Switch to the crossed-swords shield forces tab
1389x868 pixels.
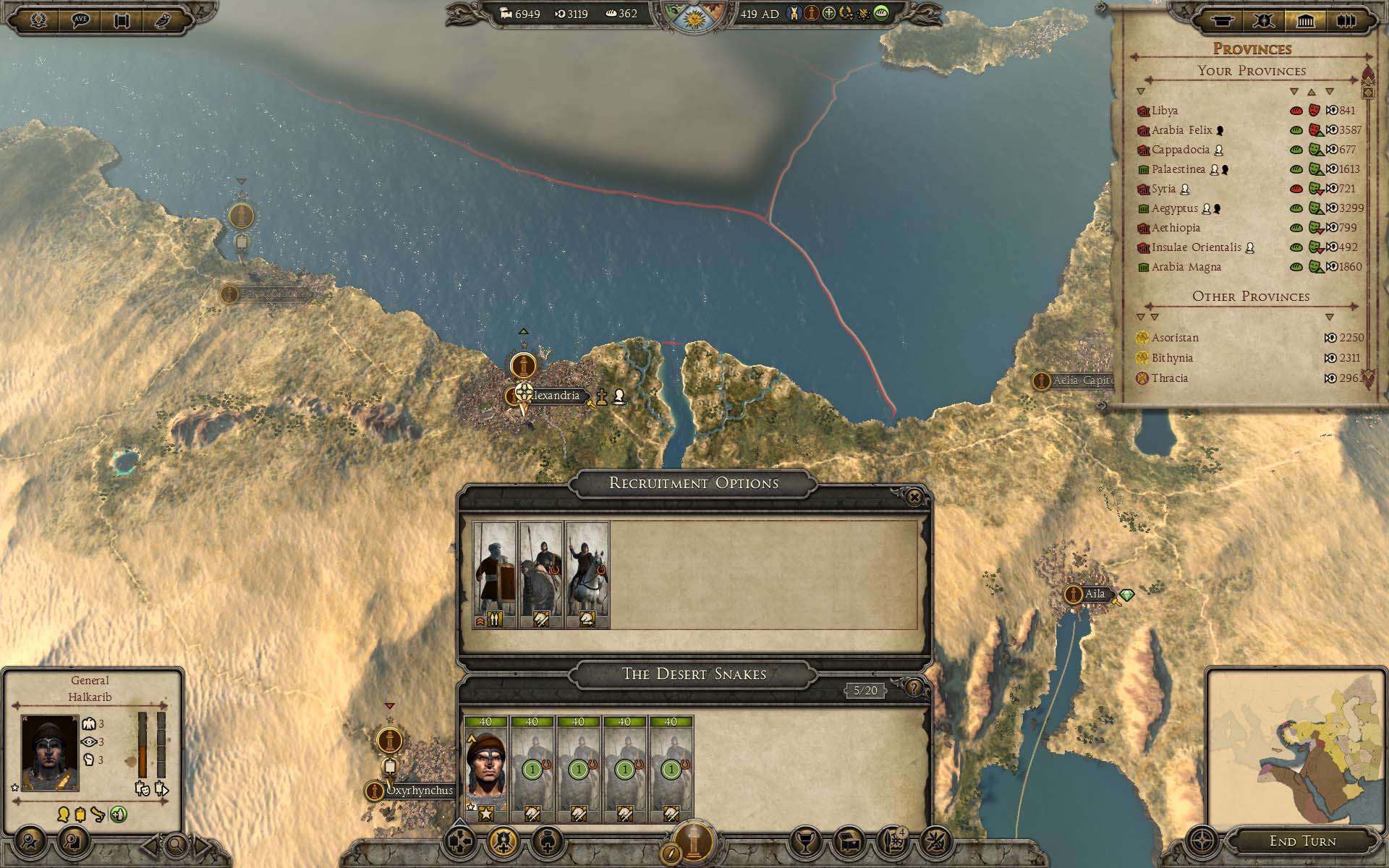[1264, 21]
